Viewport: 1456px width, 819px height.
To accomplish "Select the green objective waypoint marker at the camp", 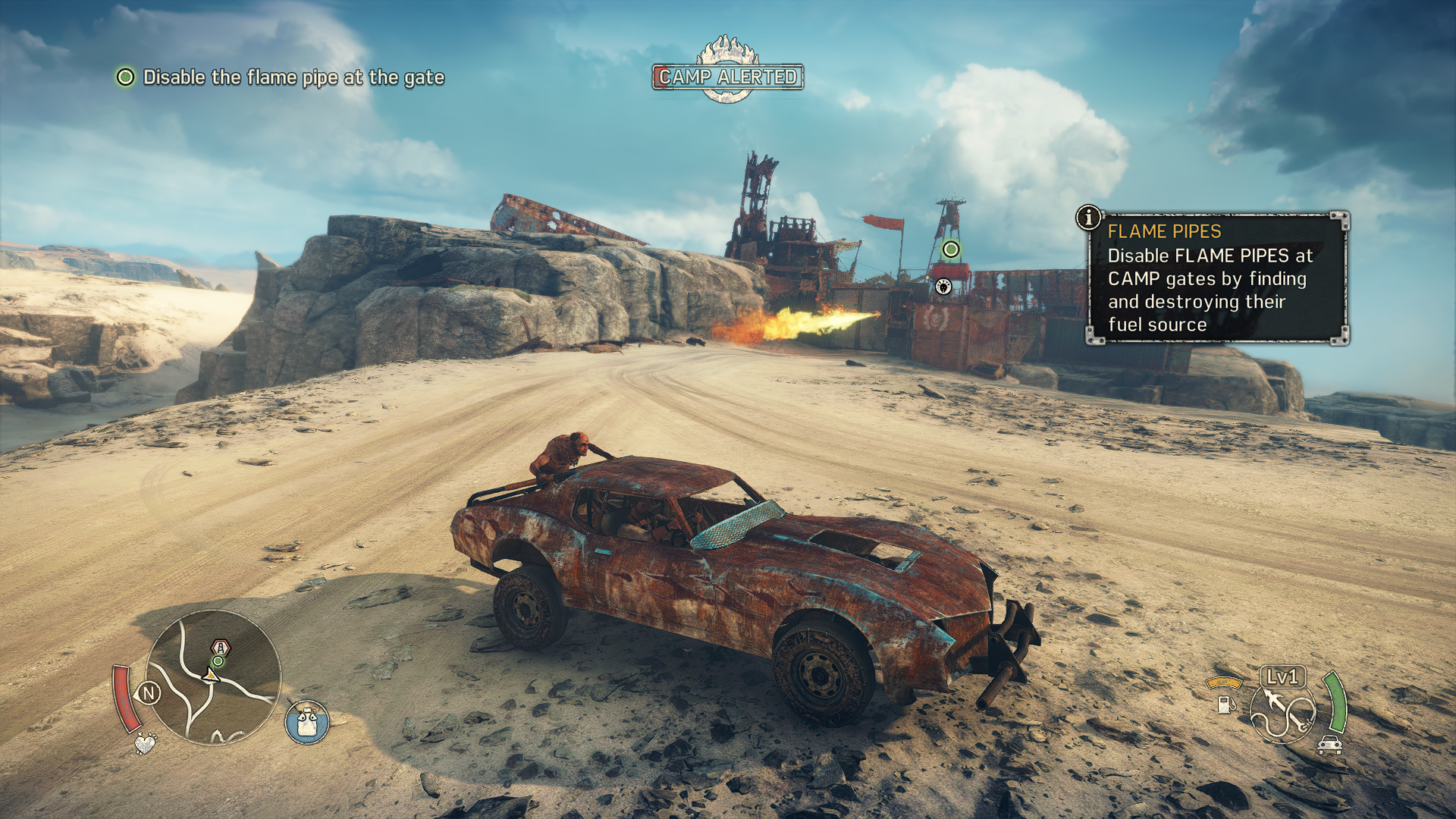I will coord(951,249).
